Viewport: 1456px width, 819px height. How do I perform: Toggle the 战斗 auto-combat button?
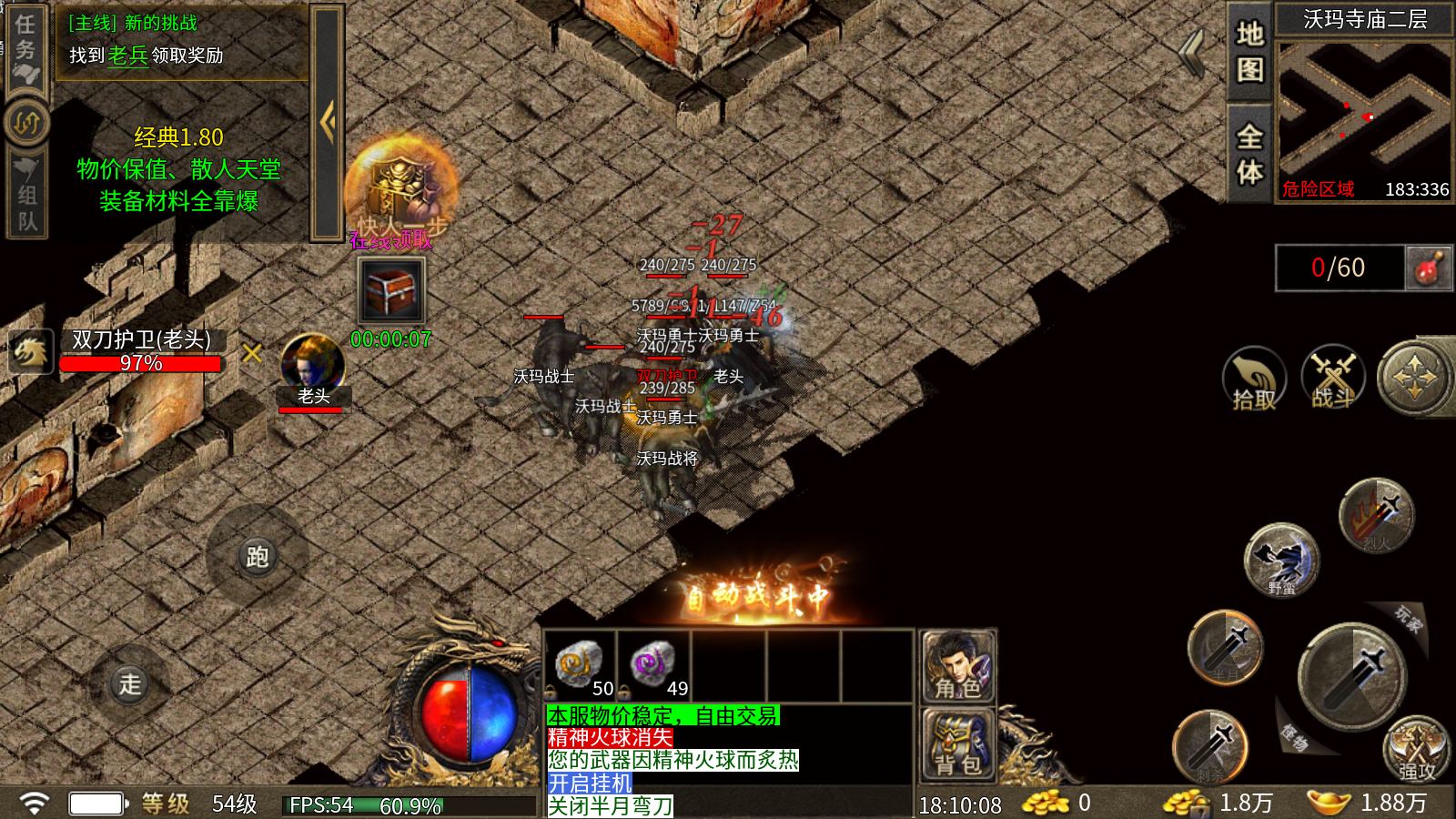pos(1333,379)
